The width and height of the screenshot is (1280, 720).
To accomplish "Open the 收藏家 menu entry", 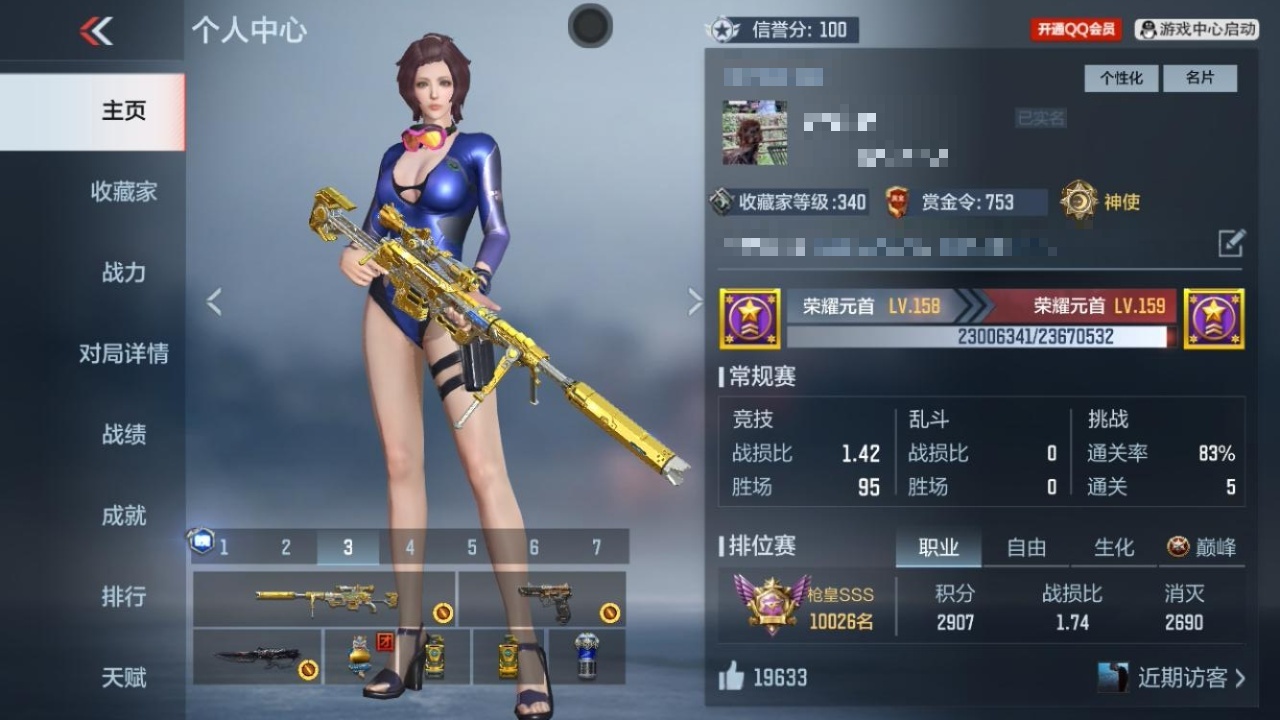I will coord(123,191).
